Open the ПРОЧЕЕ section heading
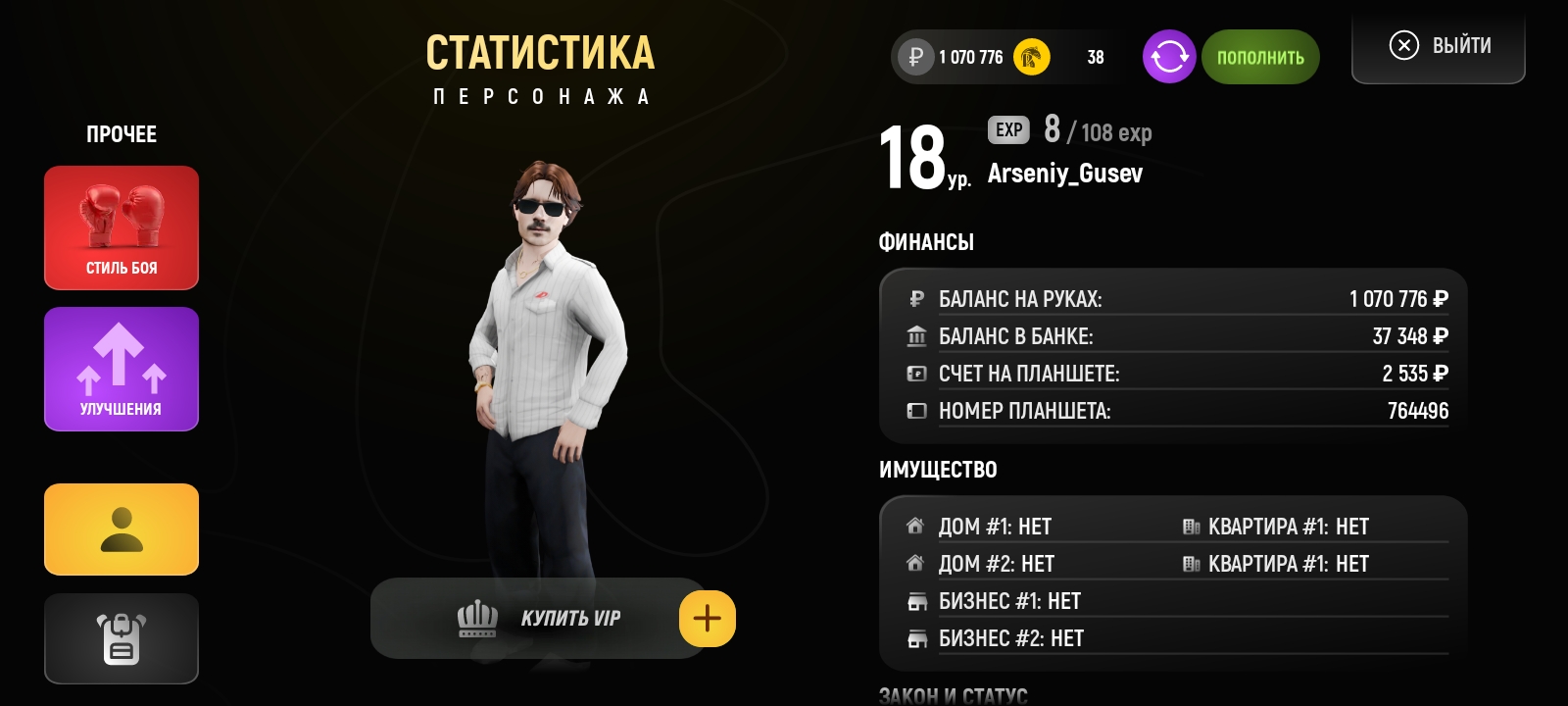The width and height of the screenshot is (1568, 706). pyautogui.click(x=121, y=133)
